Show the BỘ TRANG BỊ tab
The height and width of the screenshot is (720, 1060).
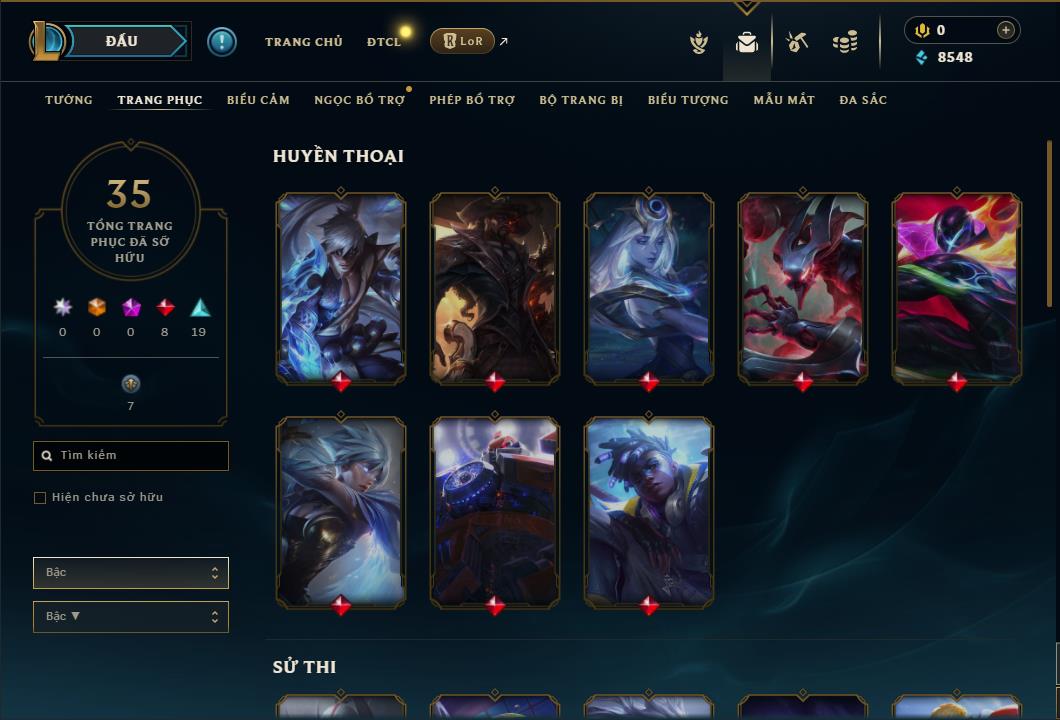581,100
